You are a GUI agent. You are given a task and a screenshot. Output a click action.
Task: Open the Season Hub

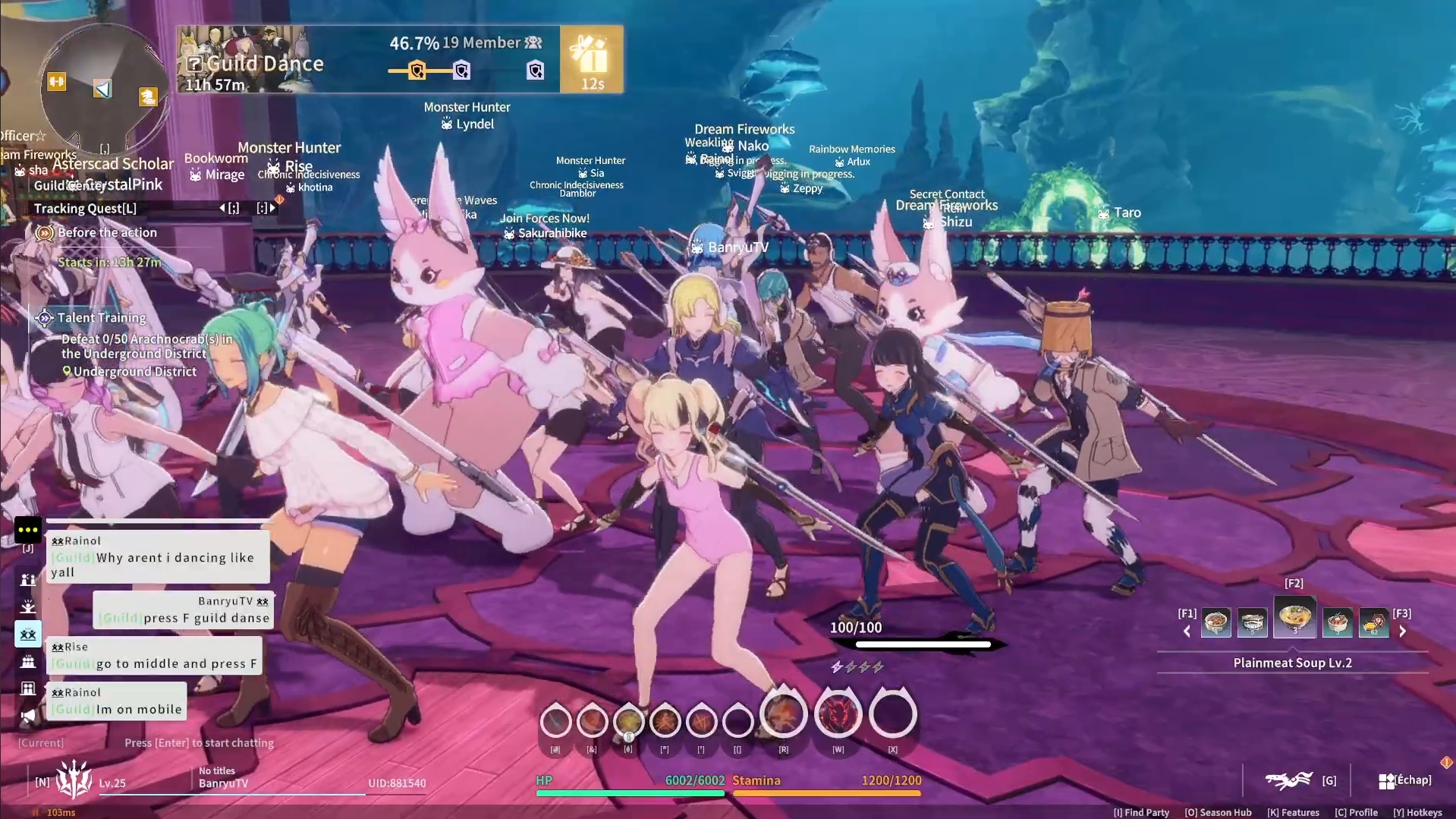point(1218,812)
